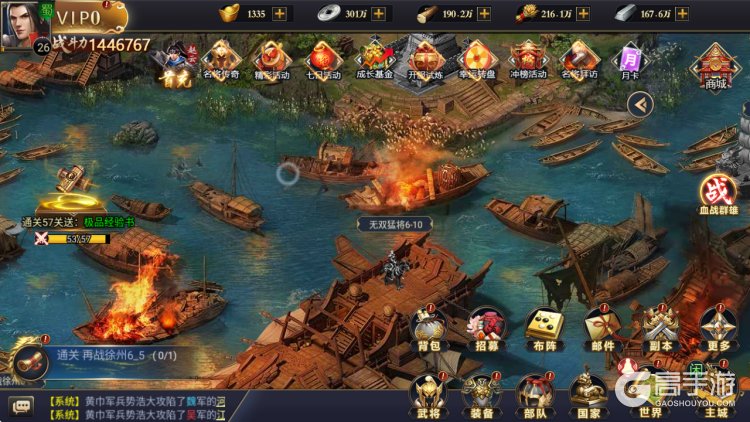Join the 血战群雄 battle event
Viewport: 750px width, 422px height.
point(717,194)
